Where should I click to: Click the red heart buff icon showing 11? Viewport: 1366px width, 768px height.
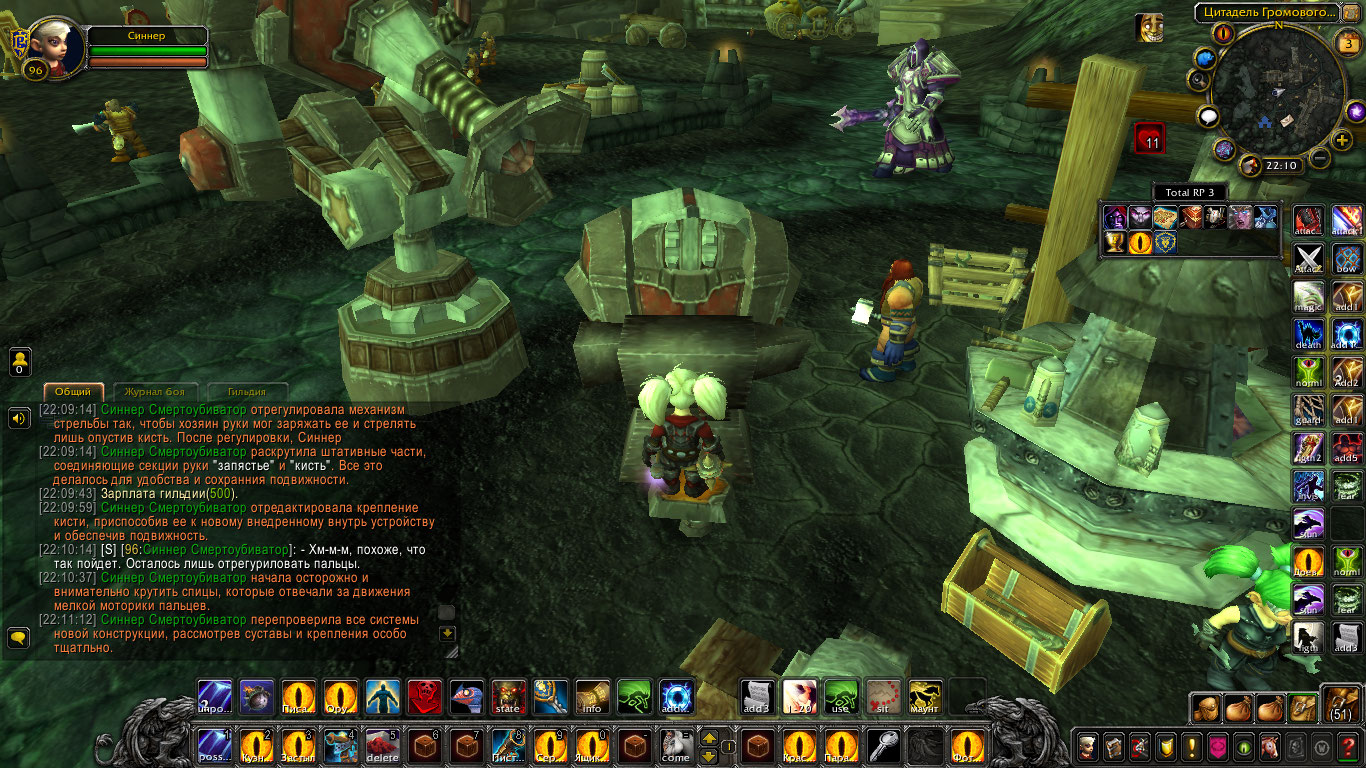(1149, 138)
